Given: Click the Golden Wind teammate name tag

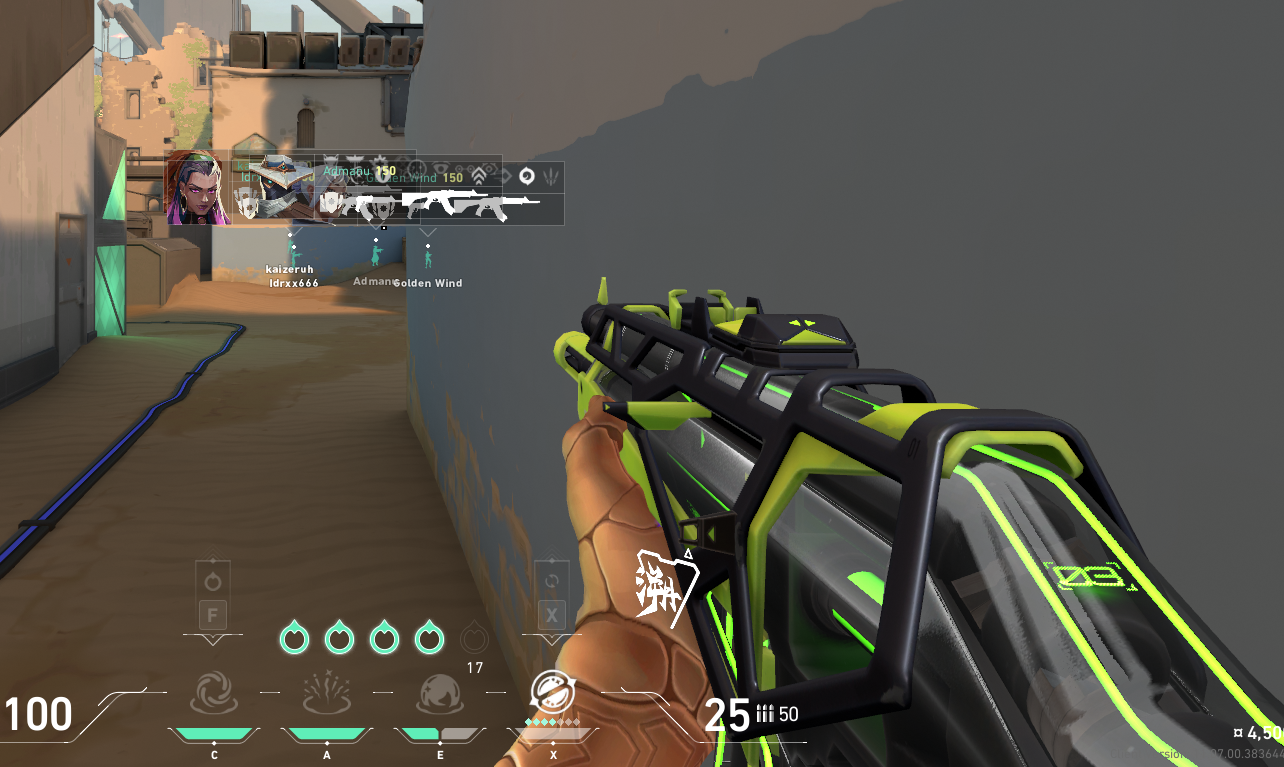Looking at the screenshot, I should tap(428, 283).
